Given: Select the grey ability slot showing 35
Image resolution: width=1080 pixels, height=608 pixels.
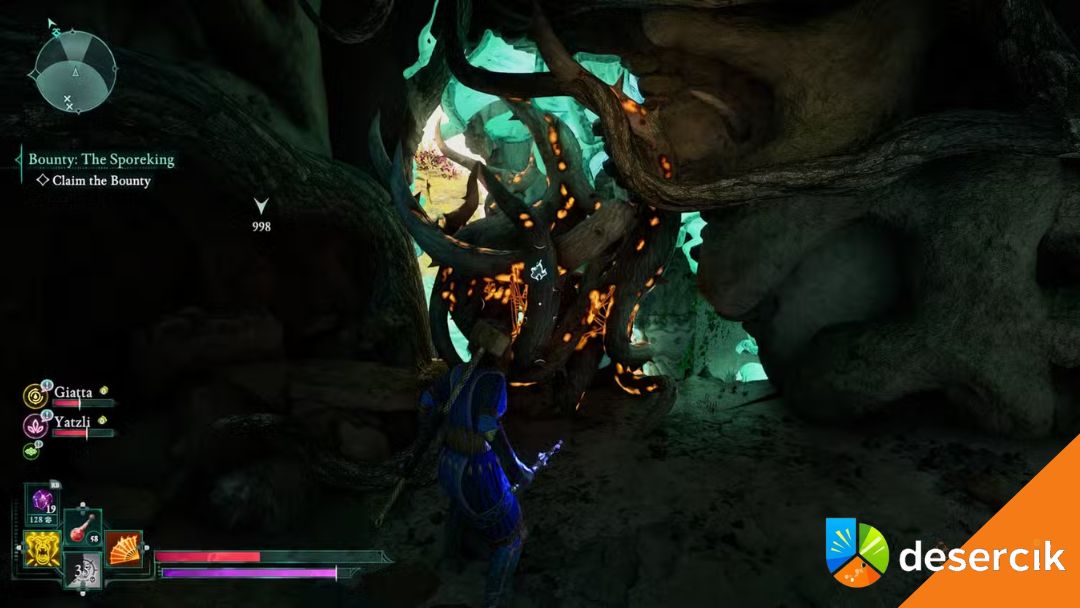Looking at the screenshot, I should point(81,572).
